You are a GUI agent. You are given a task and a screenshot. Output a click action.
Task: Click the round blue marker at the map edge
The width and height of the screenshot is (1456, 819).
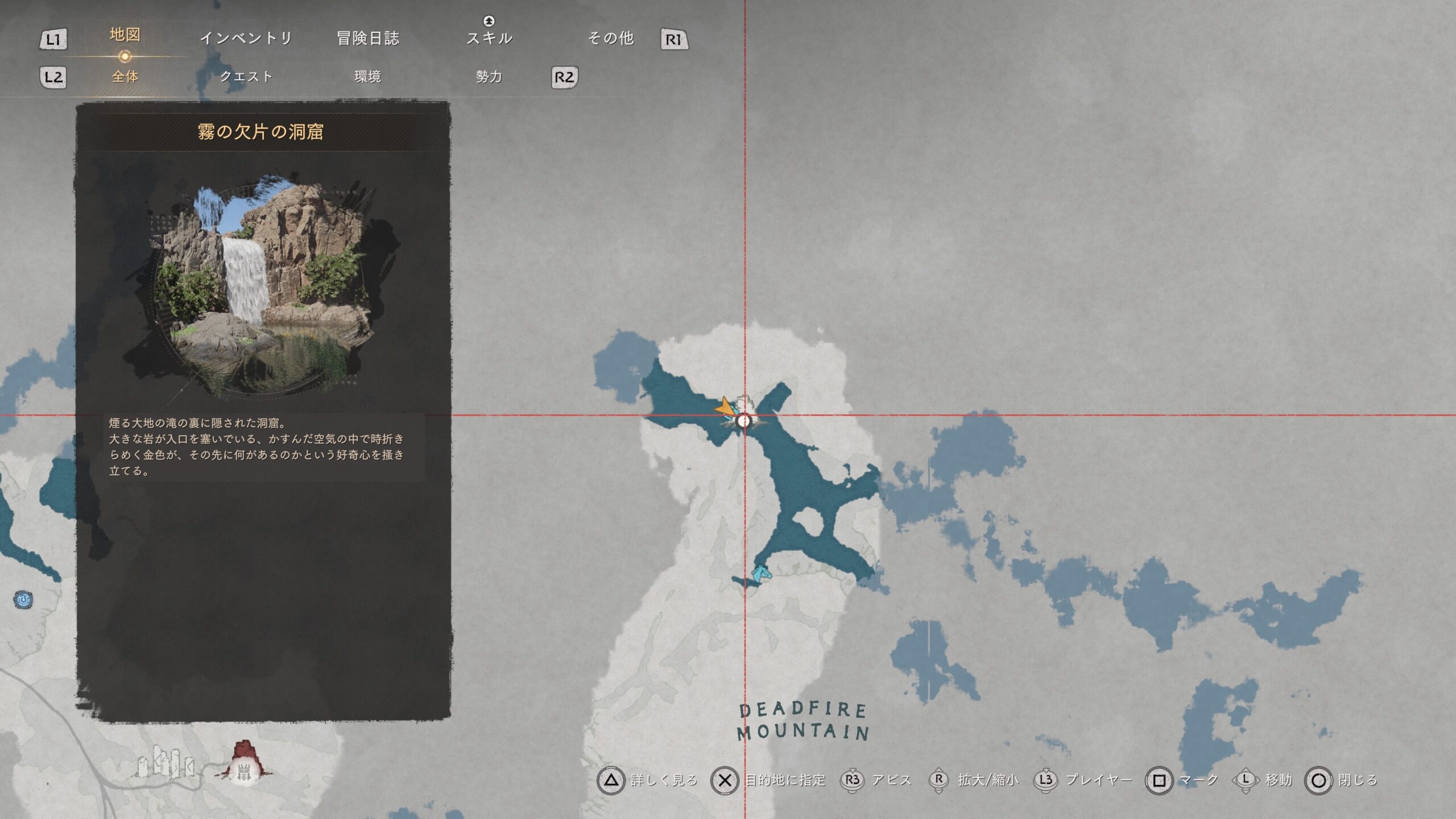pos(23,599)
